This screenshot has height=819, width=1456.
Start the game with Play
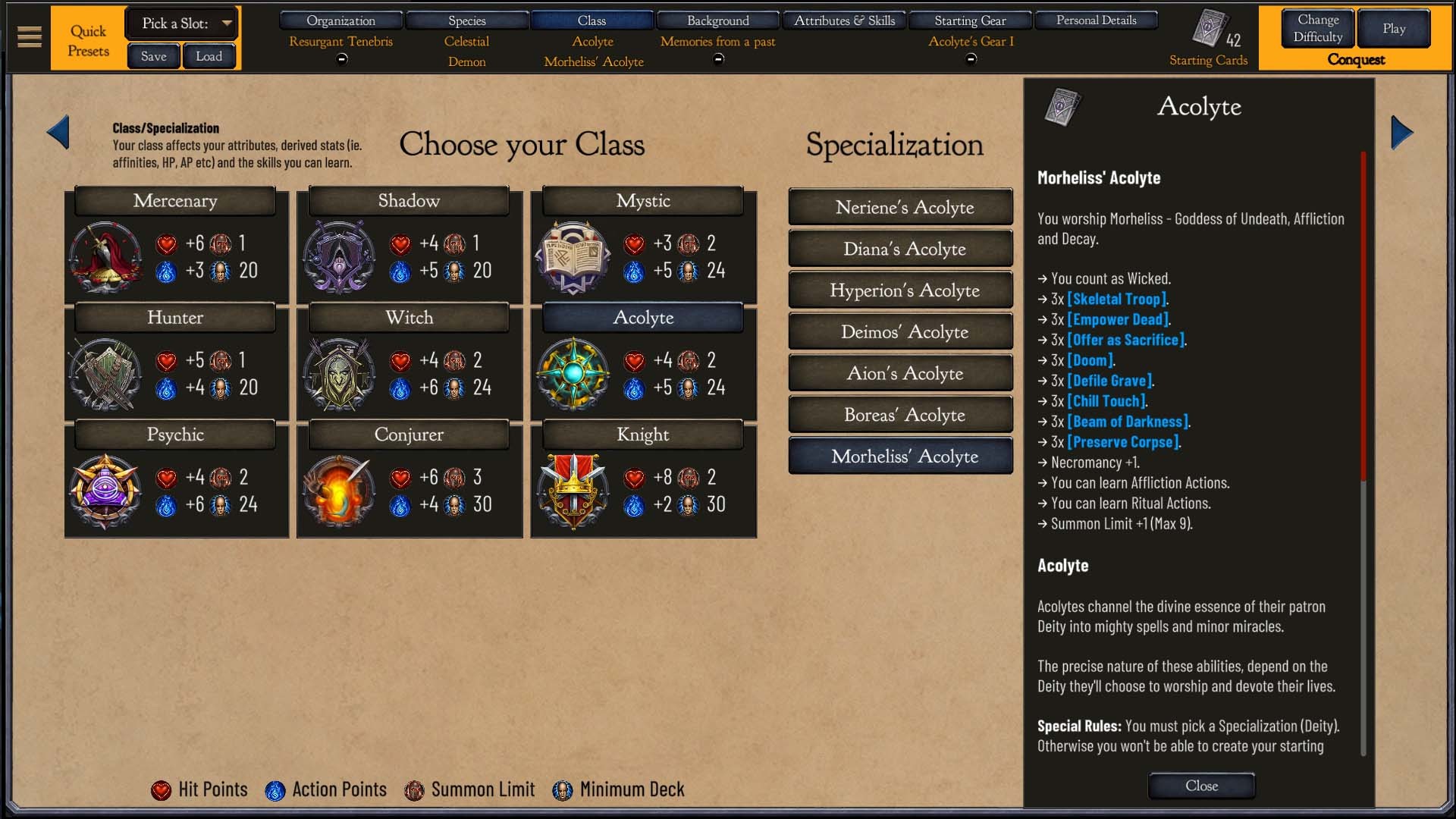tap(1393, 28)
